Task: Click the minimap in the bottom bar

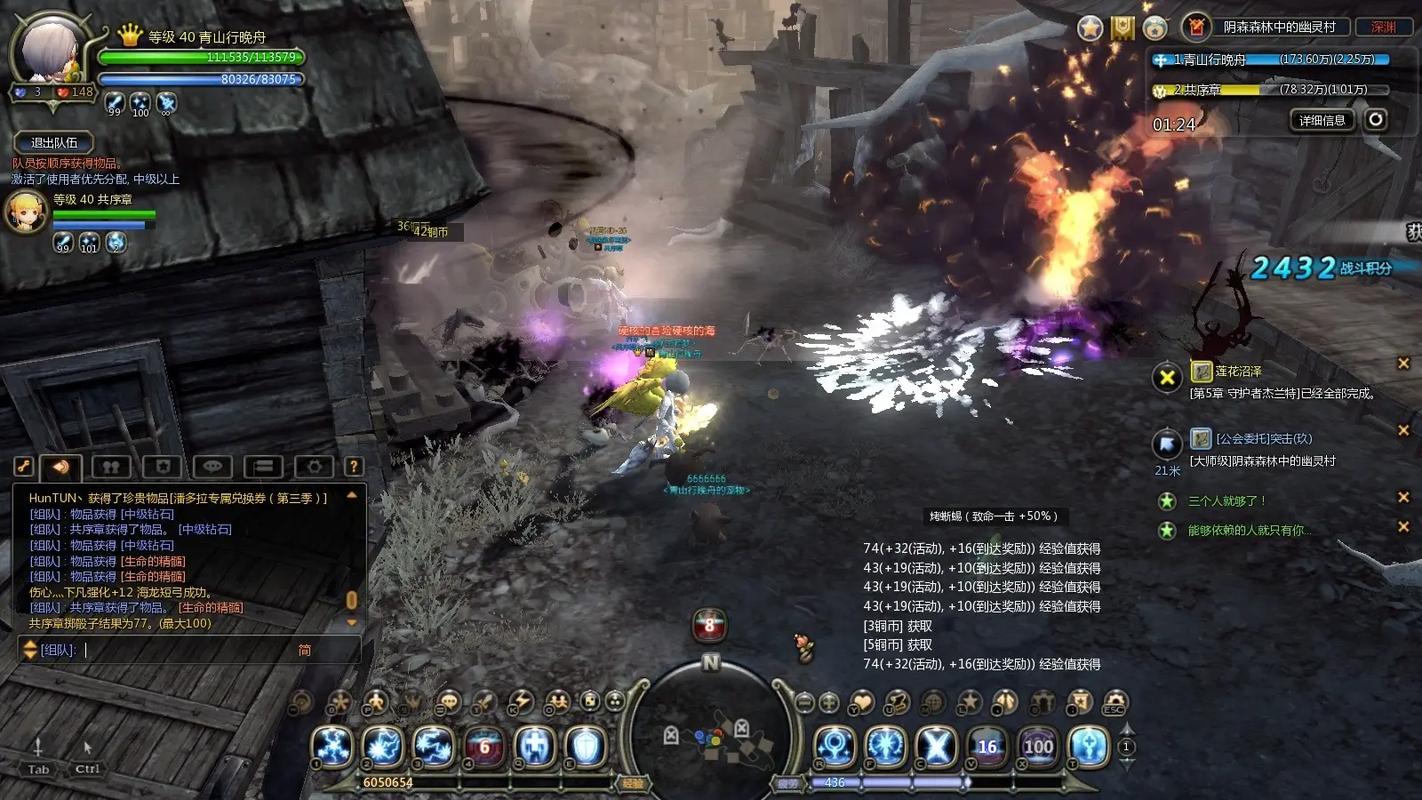Action: [711, 737]
